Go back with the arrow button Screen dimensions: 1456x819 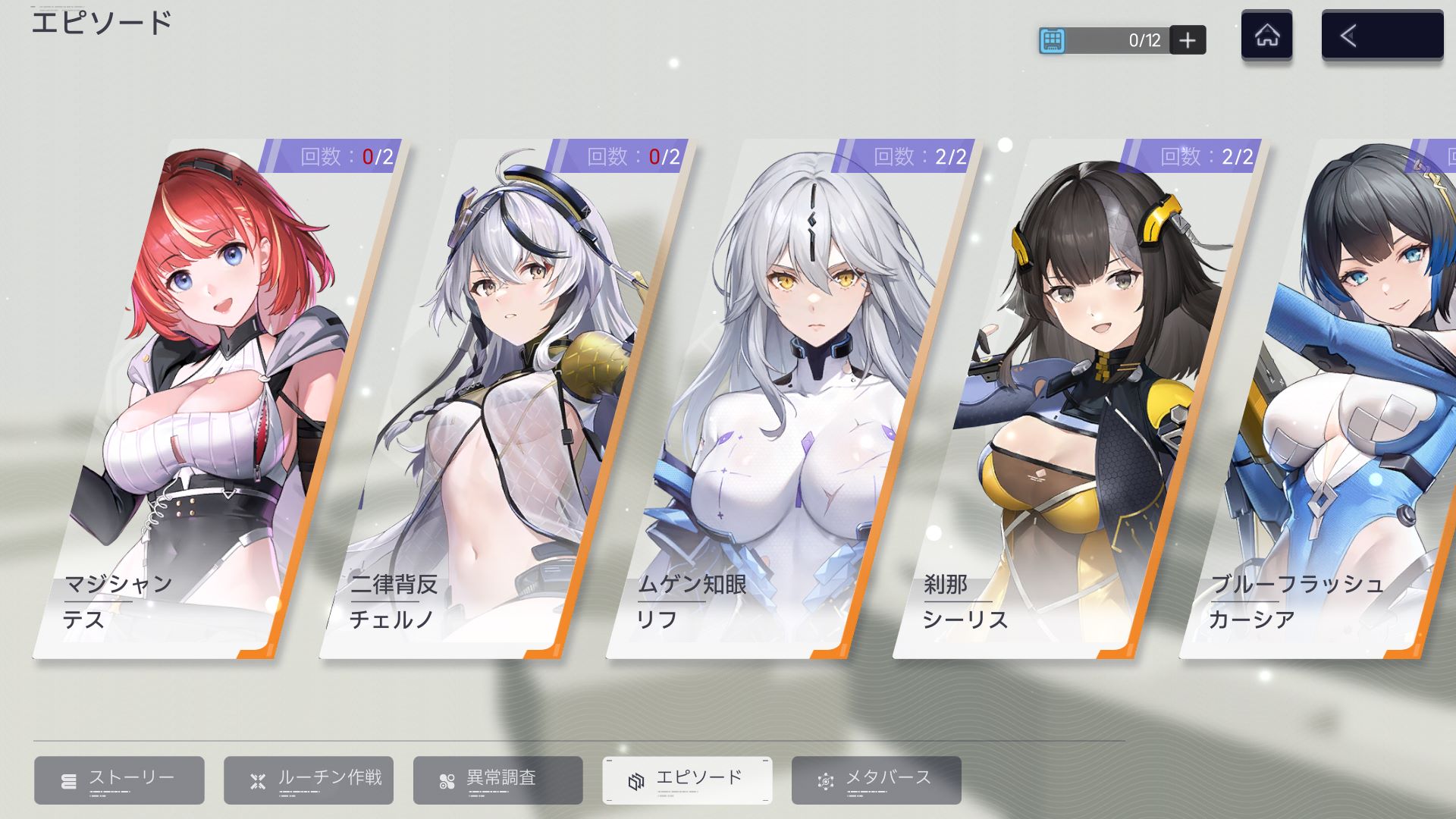point(1382,36)
